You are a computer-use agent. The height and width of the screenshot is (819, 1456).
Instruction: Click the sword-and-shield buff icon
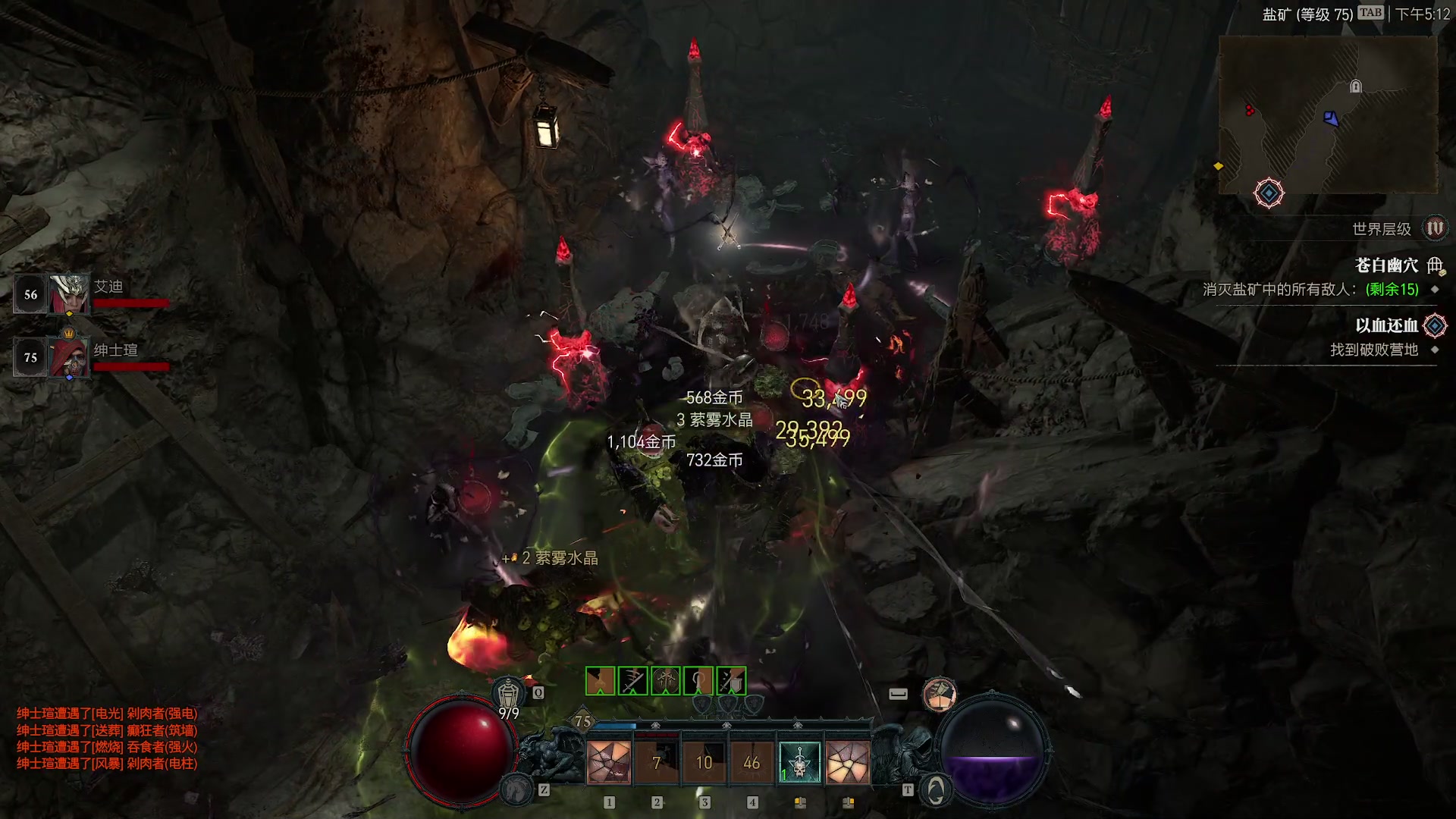pos(731,681)
